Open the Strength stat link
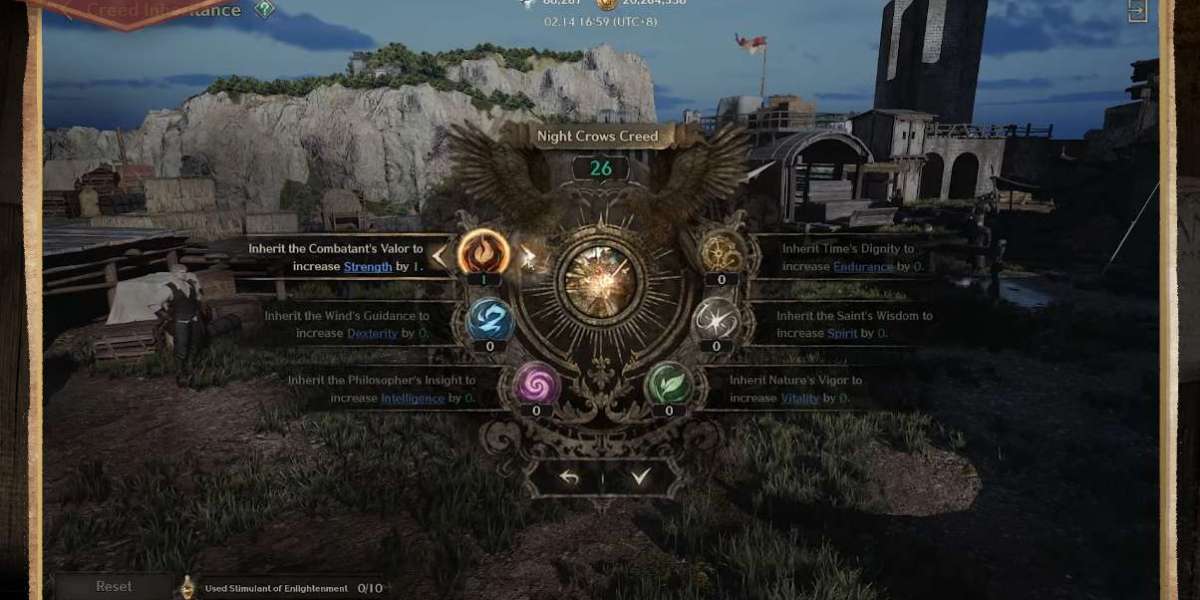The height and width of the screenshot is (600, 1200). point(368,267)
